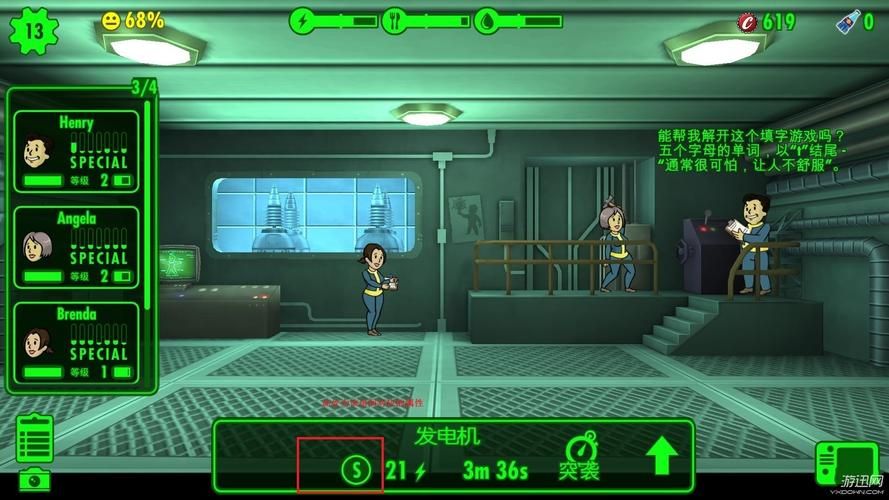
Task: Rush the room with the 突袭 stopwatch button
Action: [579, 456]
